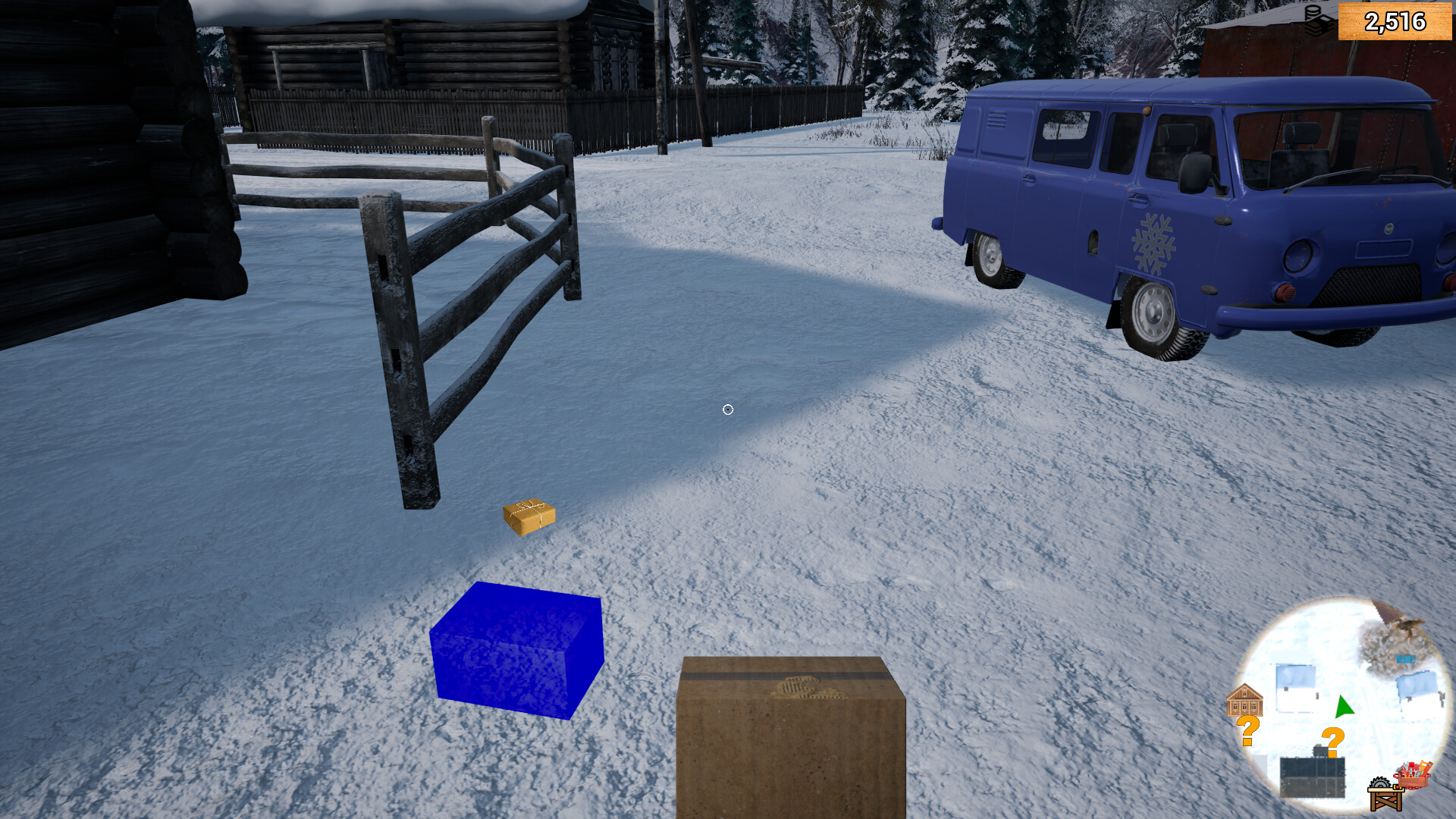Click the orange question mark over the dark building
This screenshot has height=819, width=1456.
point(1332,739)
